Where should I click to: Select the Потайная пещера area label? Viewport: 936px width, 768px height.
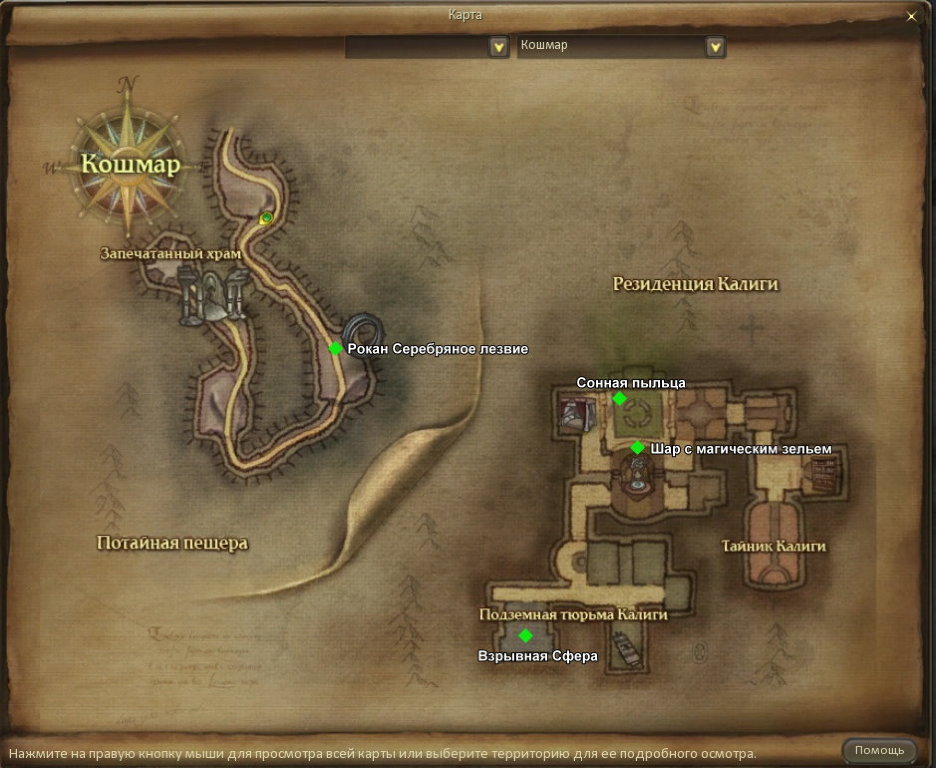coord(172,543)
